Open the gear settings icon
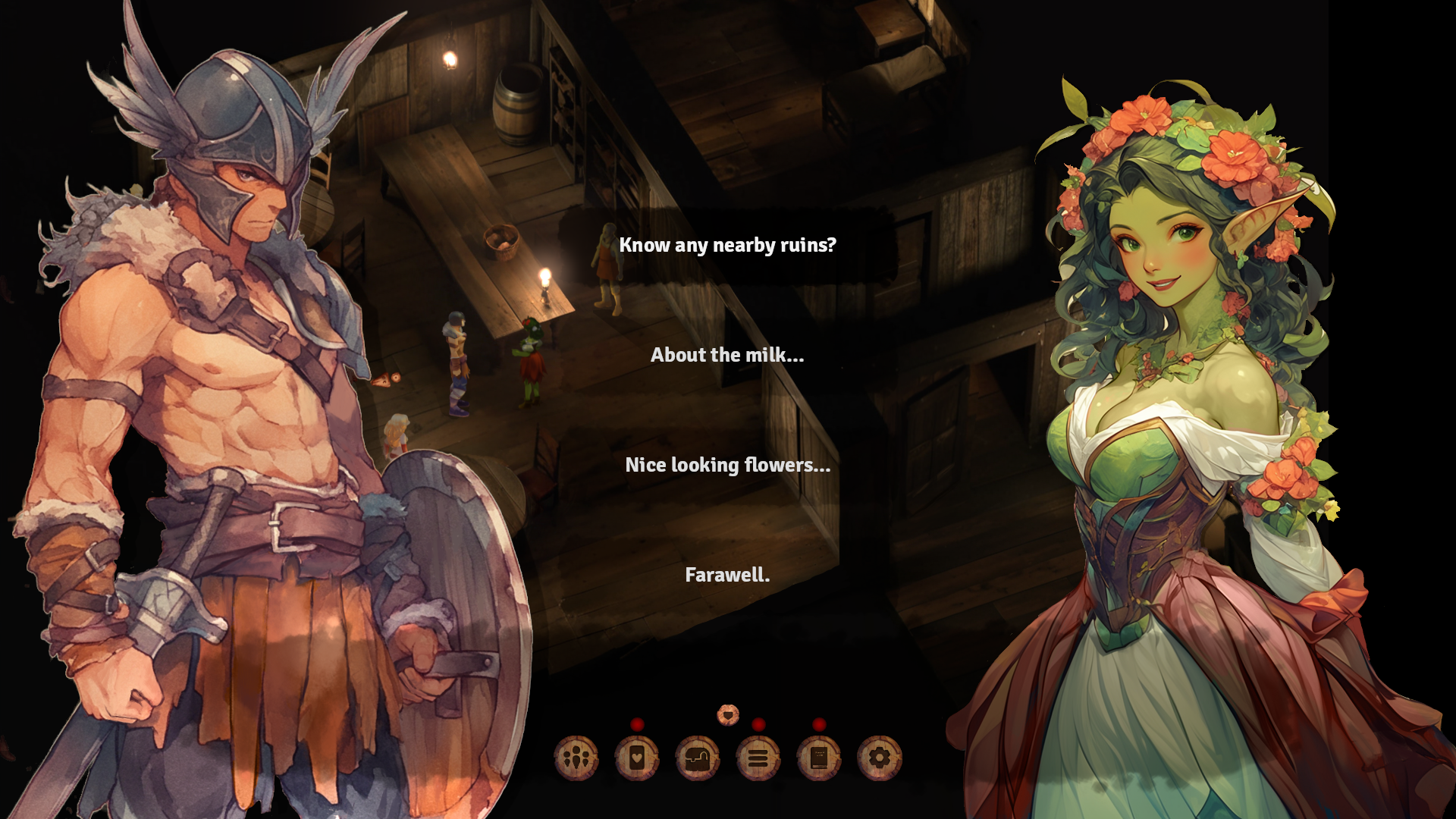The width and height of the screenshot is (1456, 819). [x=880, y=758]
